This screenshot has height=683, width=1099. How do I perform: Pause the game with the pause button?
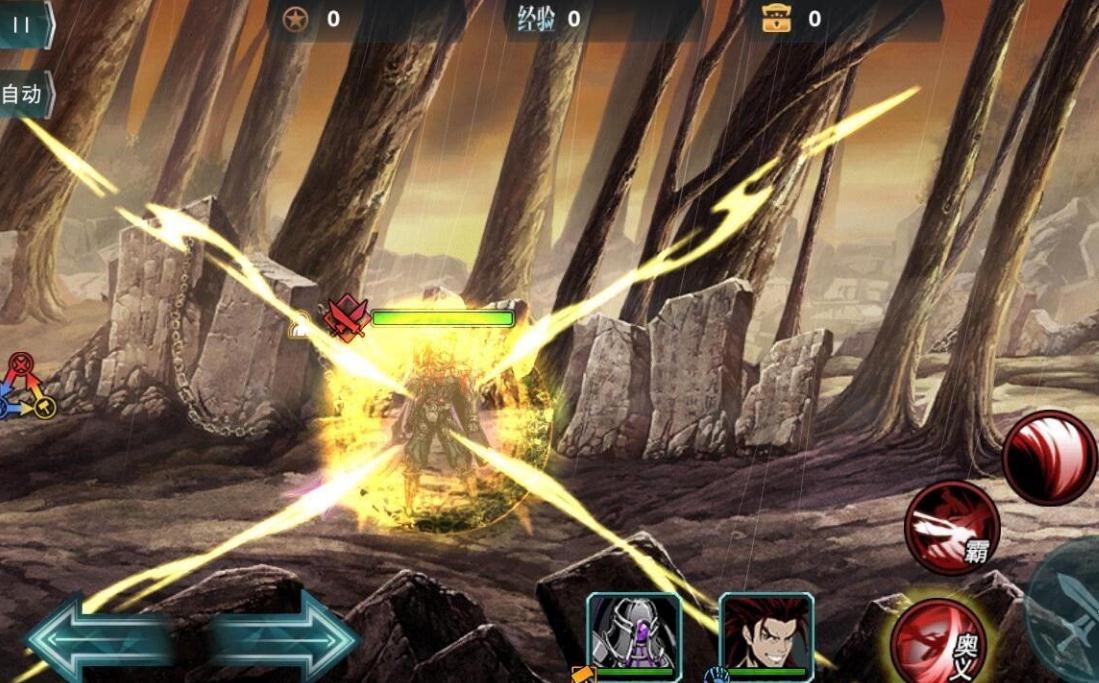(22, 25)
